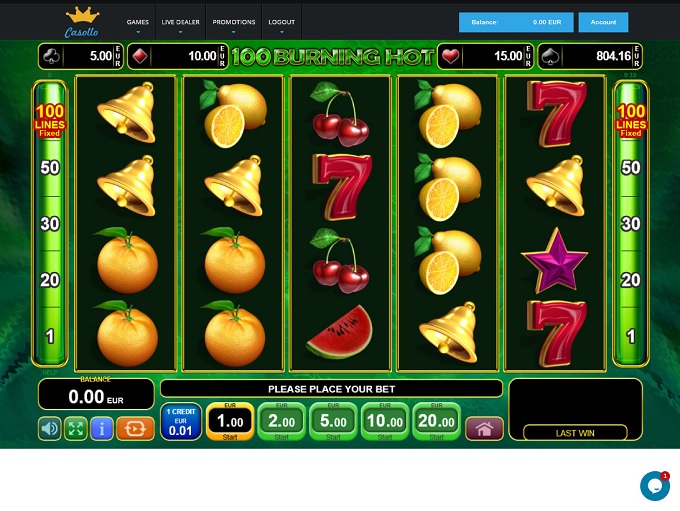Image resolution: width=680 pixels, height=511 pixels.
Task: Click the purple home button
Action: (x=484, y=429)
